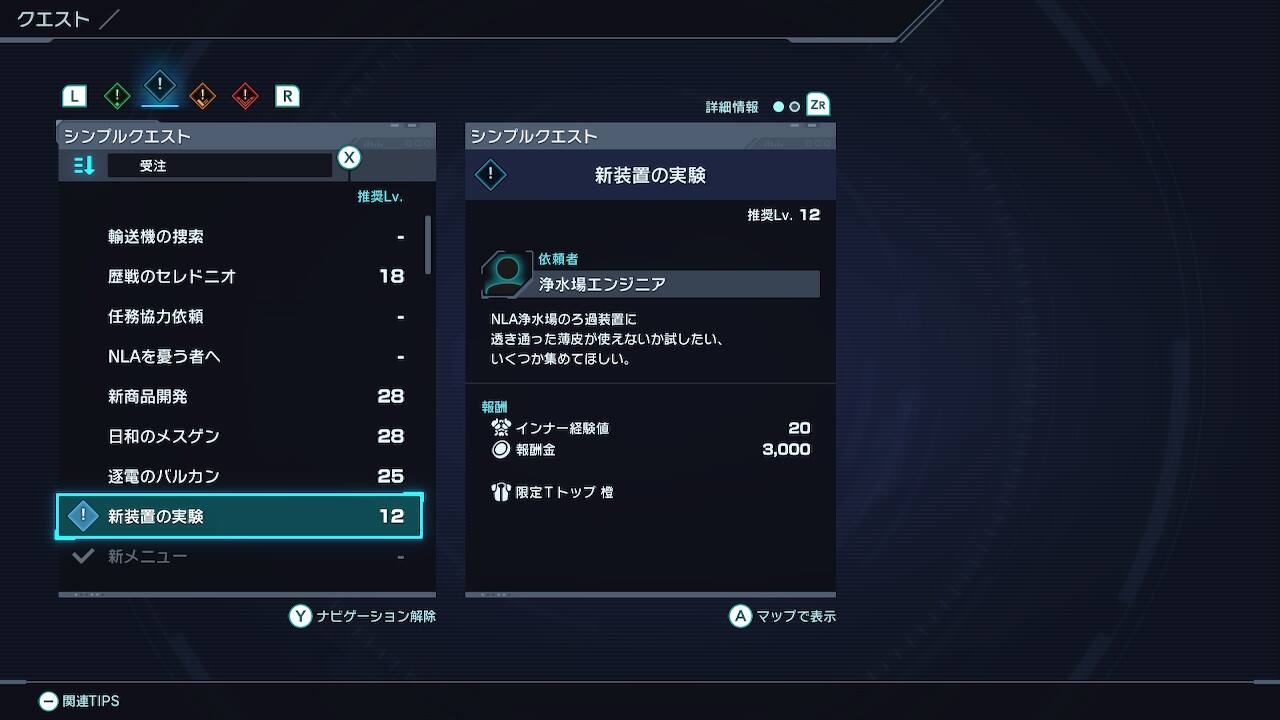Open the NLAを憂う者へ quest
Image resolution: width=1280 pixels, height=720 pixels.
pyautogui.click(x=164, y=357)
